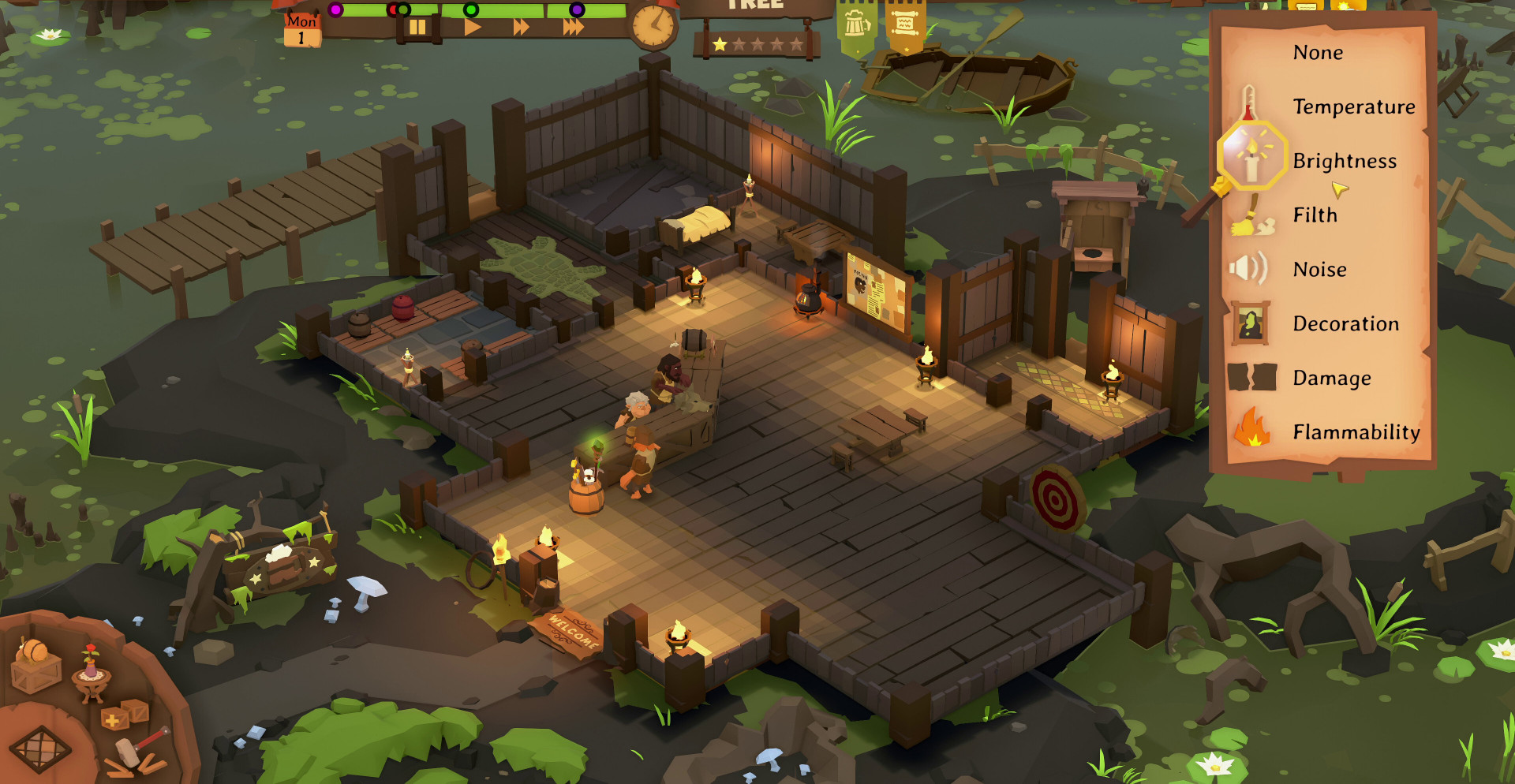Open the scroll banner
Image resolution: width=1515 pixels, height=784 pixels.
[905, 25]
